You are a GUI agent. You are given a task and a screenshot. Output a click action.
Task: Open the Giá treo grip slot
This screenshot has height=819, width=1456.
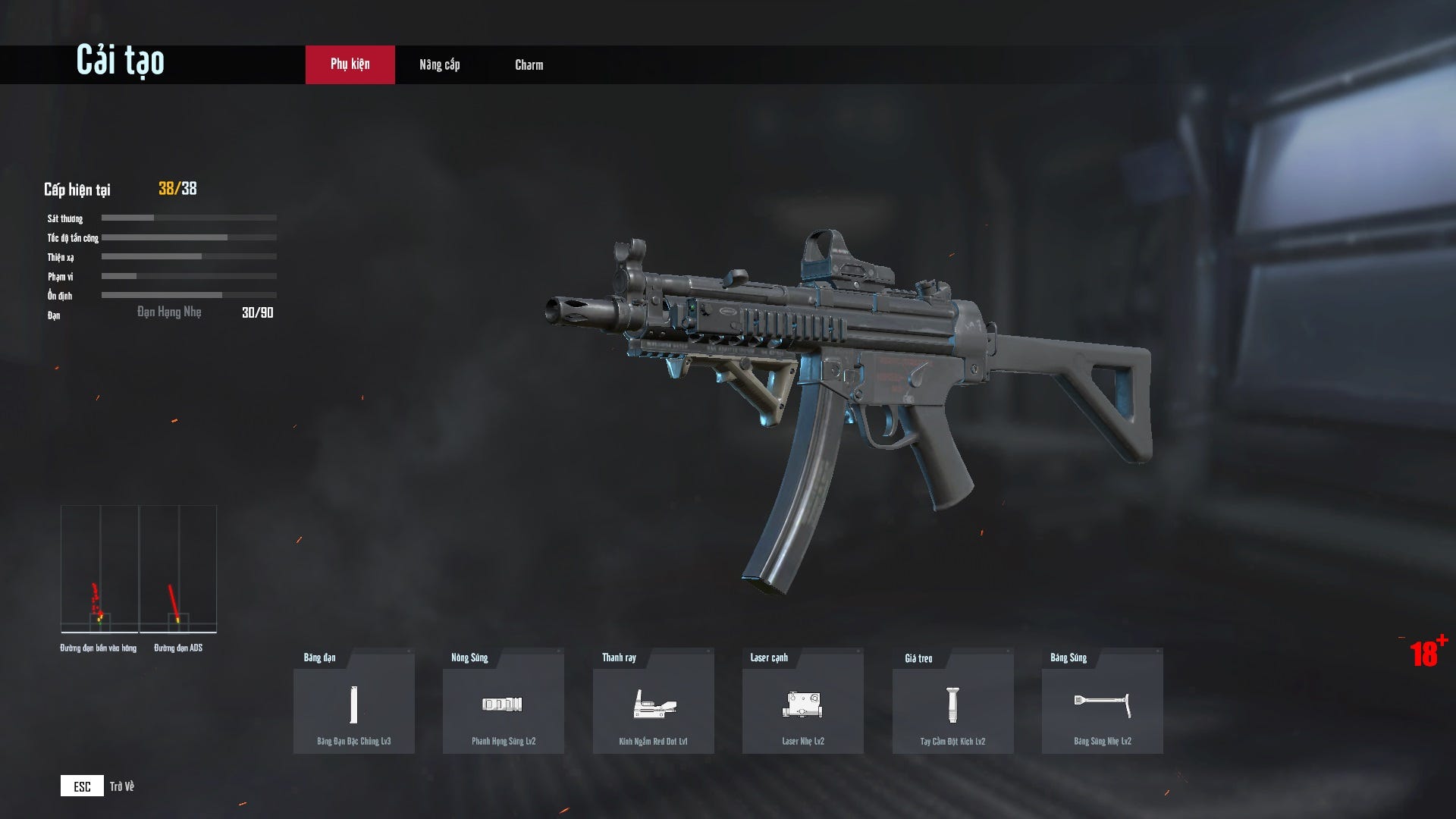coord(952,704)
